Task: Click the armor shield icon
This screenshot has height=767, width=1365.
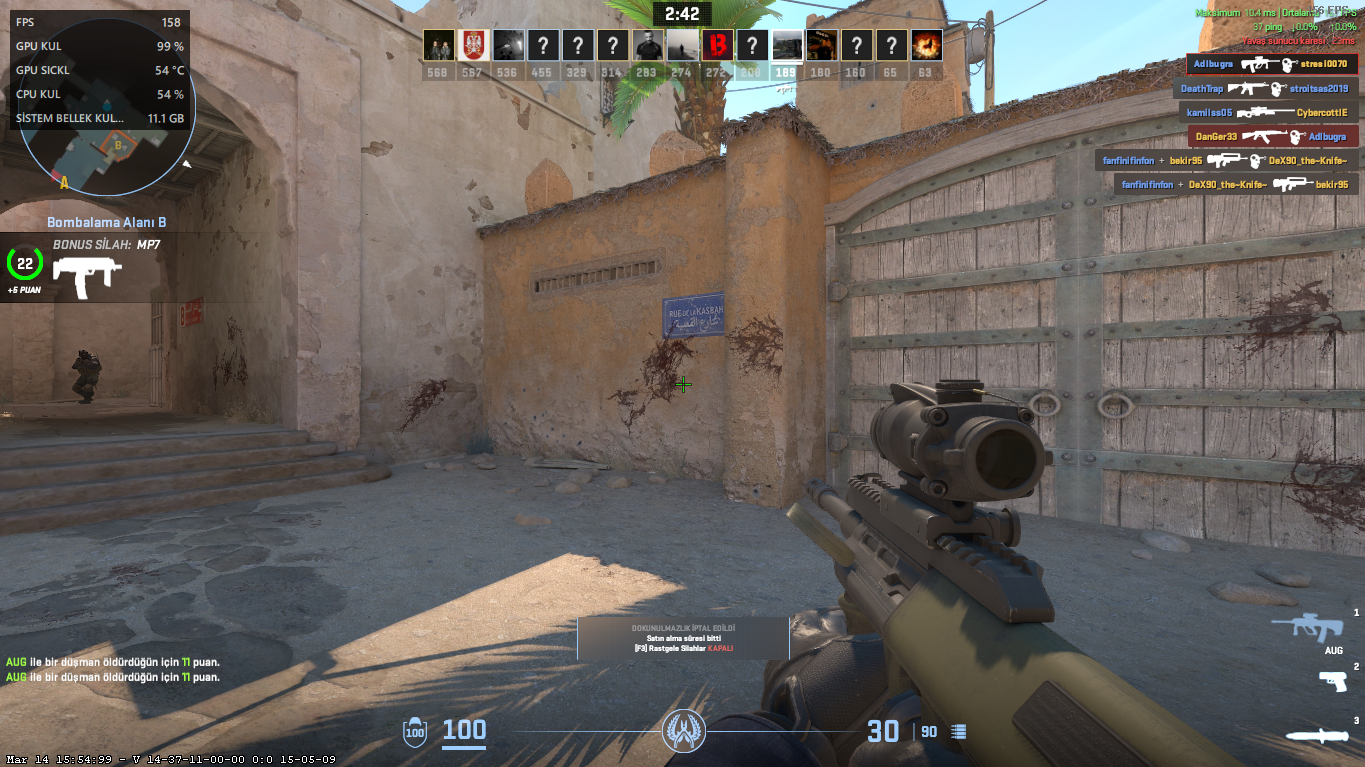Action: 415,732
